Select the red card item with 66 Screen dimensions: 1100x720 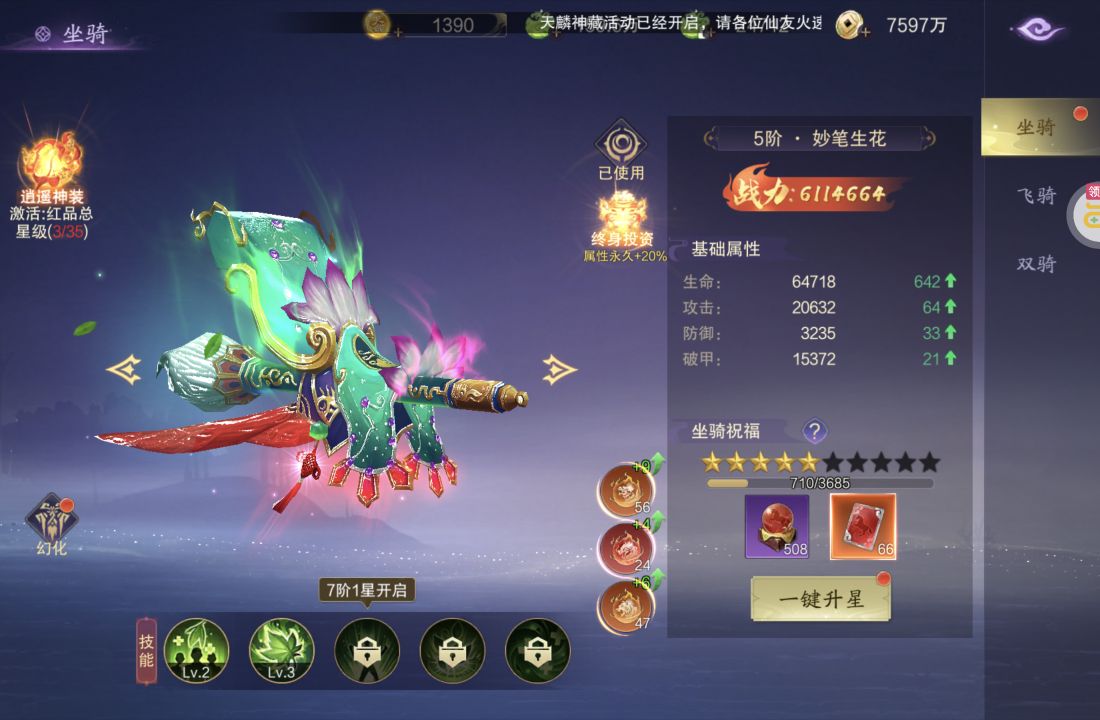coord(863,526)
